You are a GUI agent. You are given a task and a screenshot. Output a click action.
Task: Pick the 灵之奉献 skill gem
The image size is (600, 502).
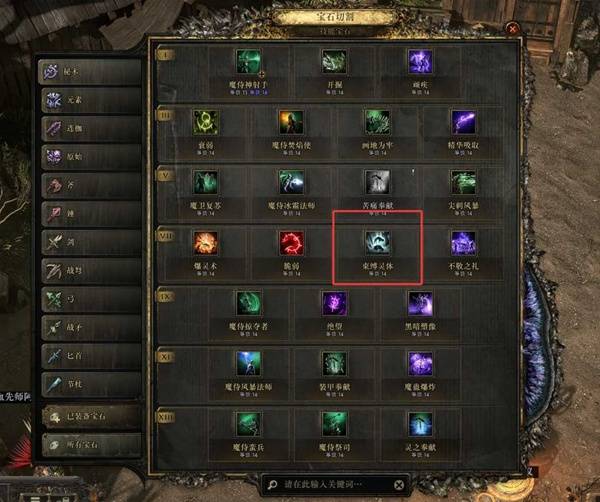tap(420, 424)
